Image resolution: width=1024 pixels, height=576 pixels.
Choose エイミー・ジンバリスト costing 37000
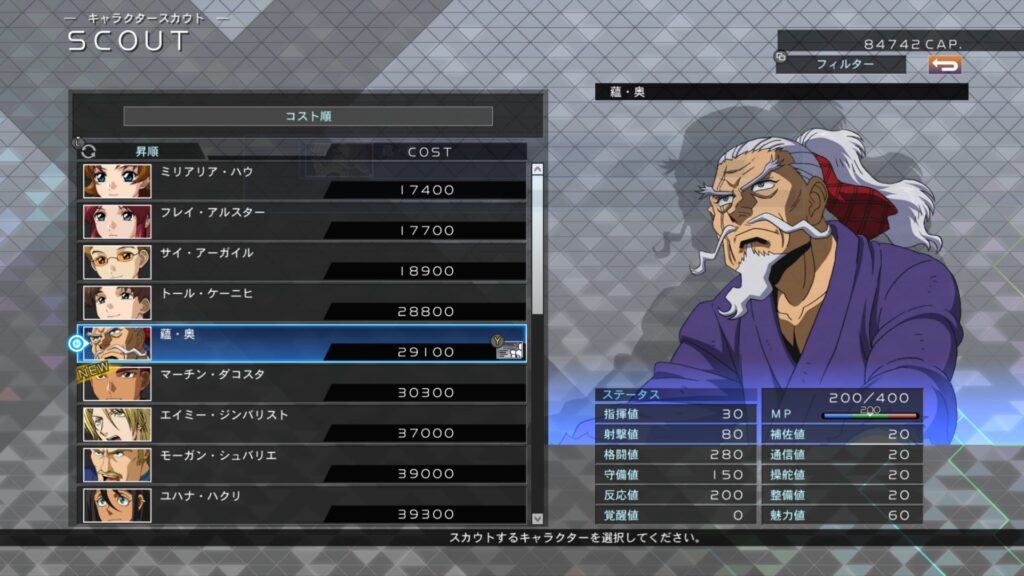(x=304, y=424)
